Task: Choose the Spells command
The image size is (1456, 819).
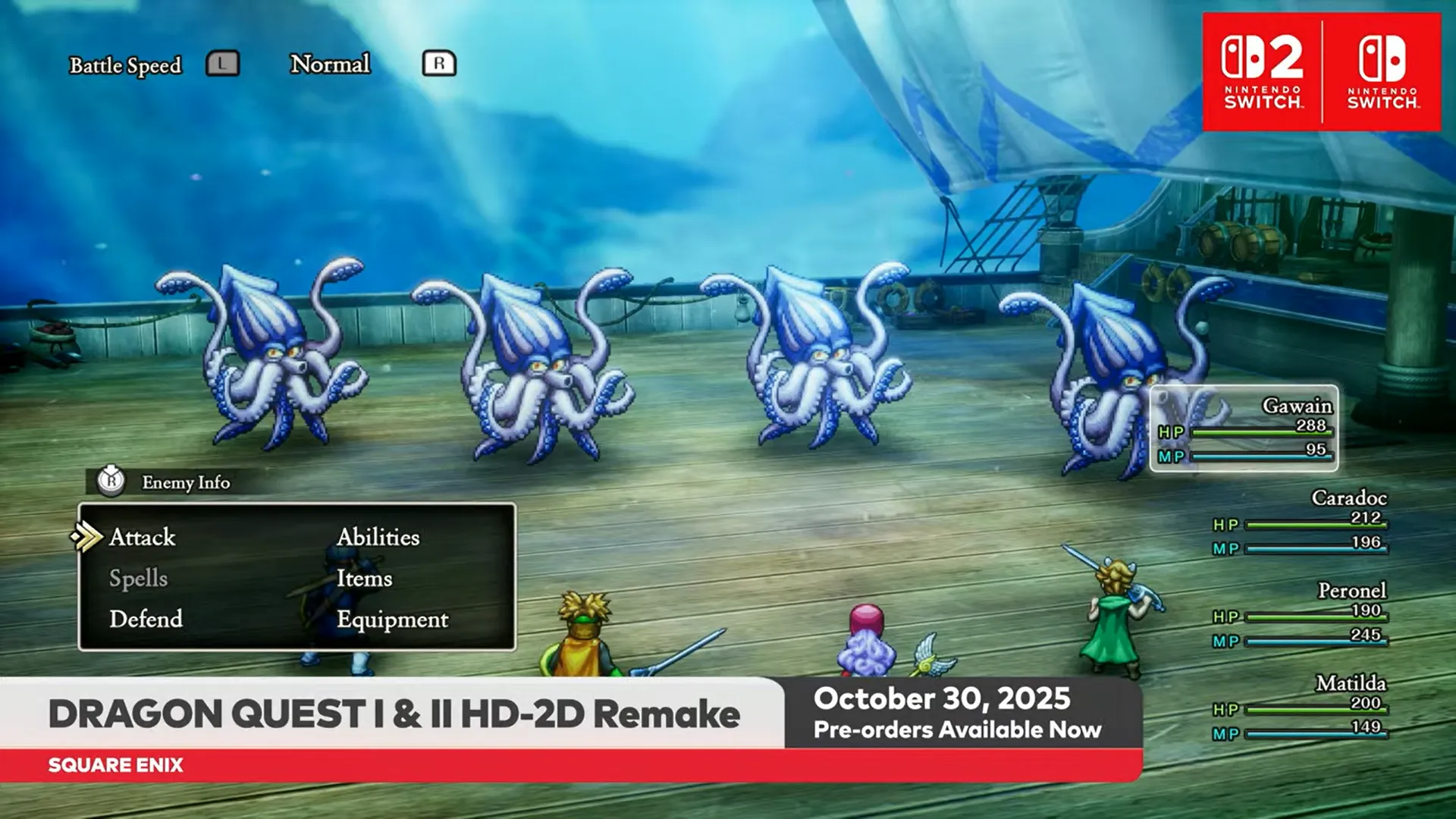Action: [138, 579]
